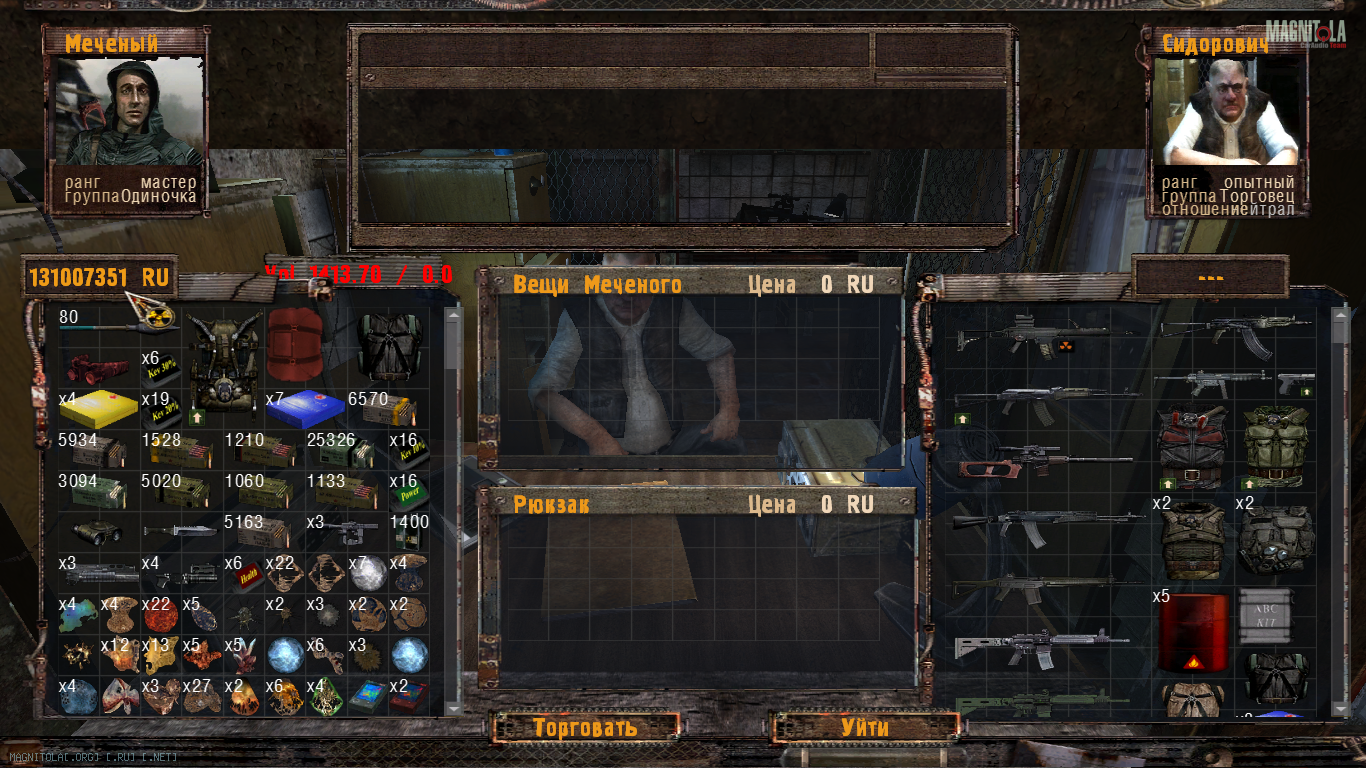Select the red Health item stack x6

click(x=242, y=574)
